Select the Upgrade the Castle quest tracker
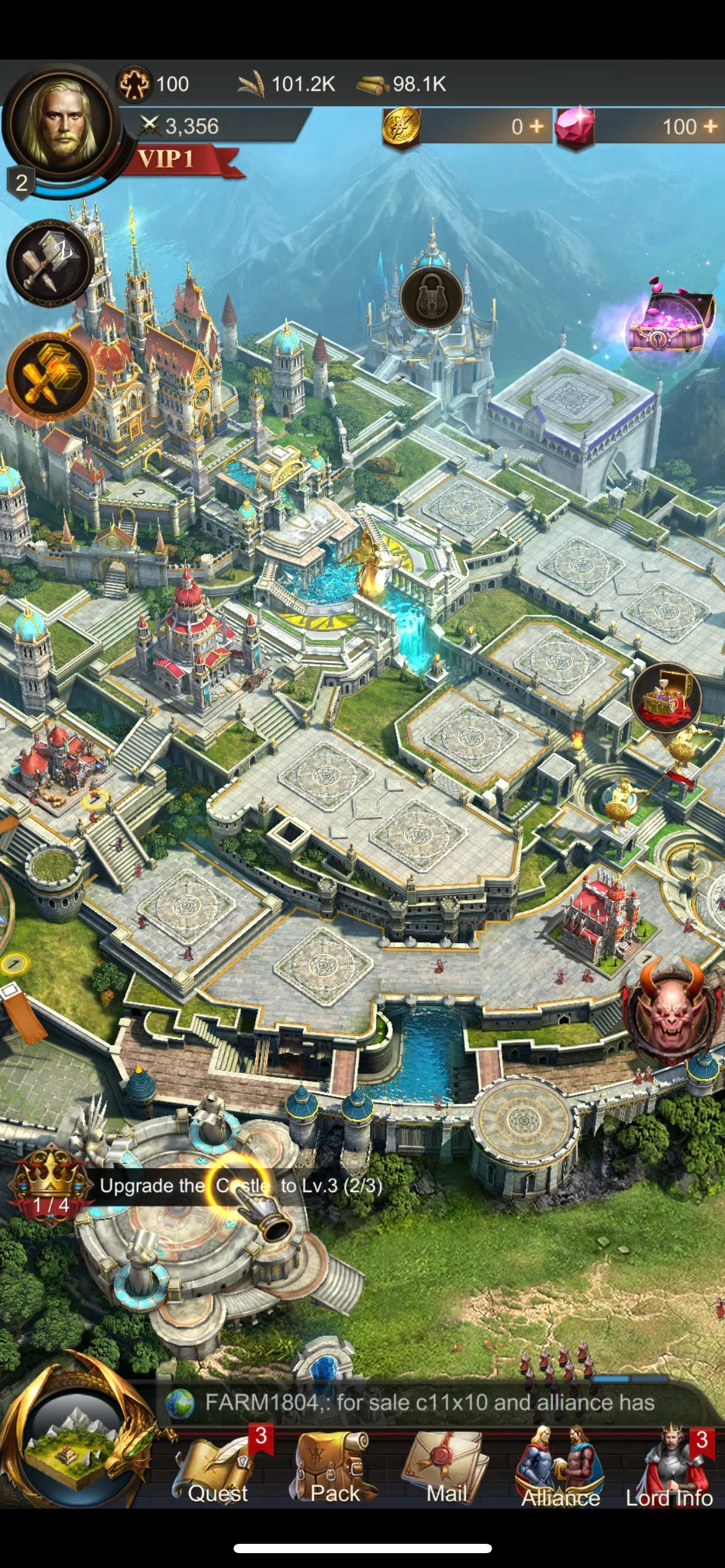This screenshot has width=725, height=1568. pos(240,1186)
